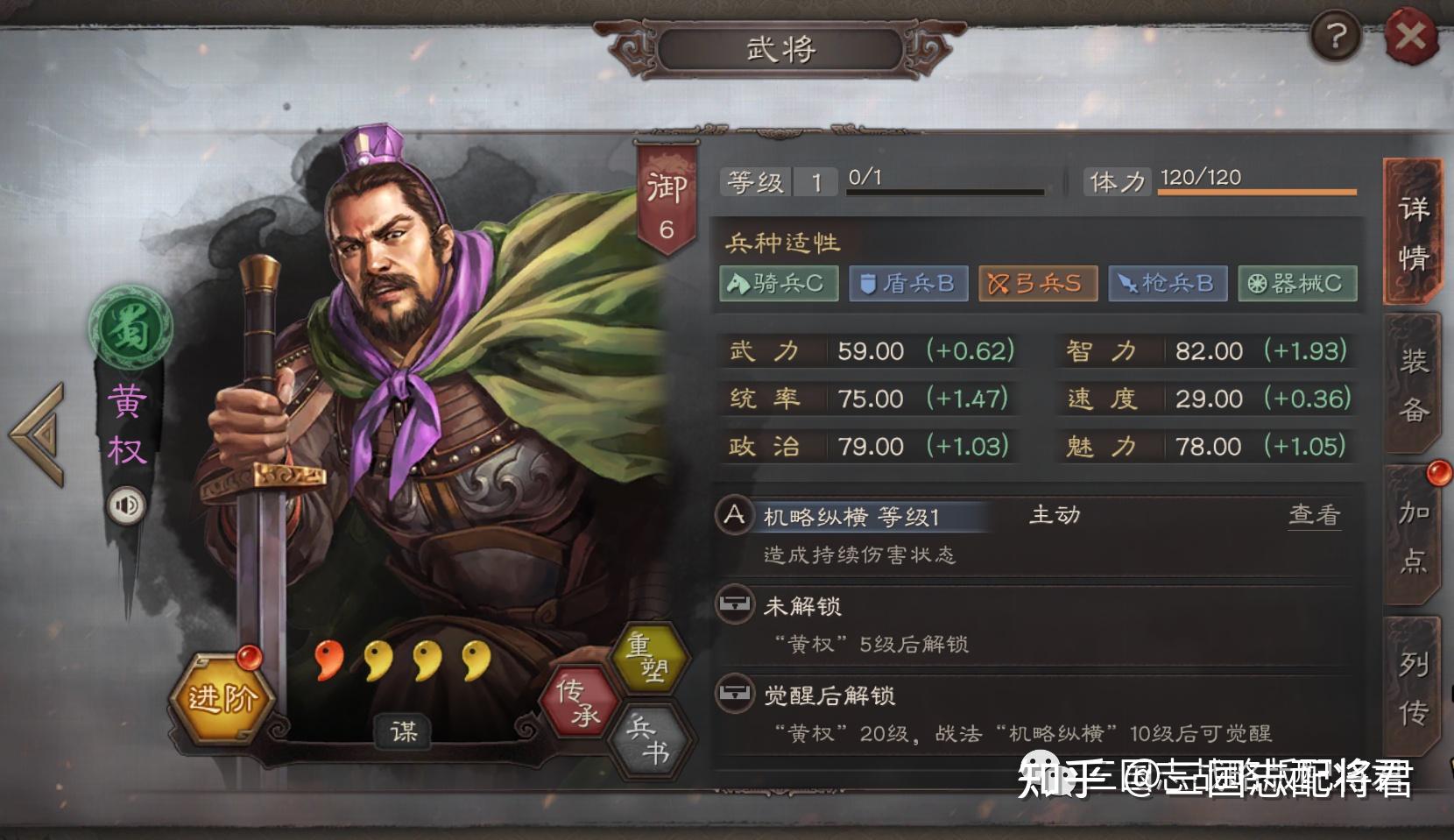Select the 弓兵S archer aptitude badge

(x=1037, y=283)
